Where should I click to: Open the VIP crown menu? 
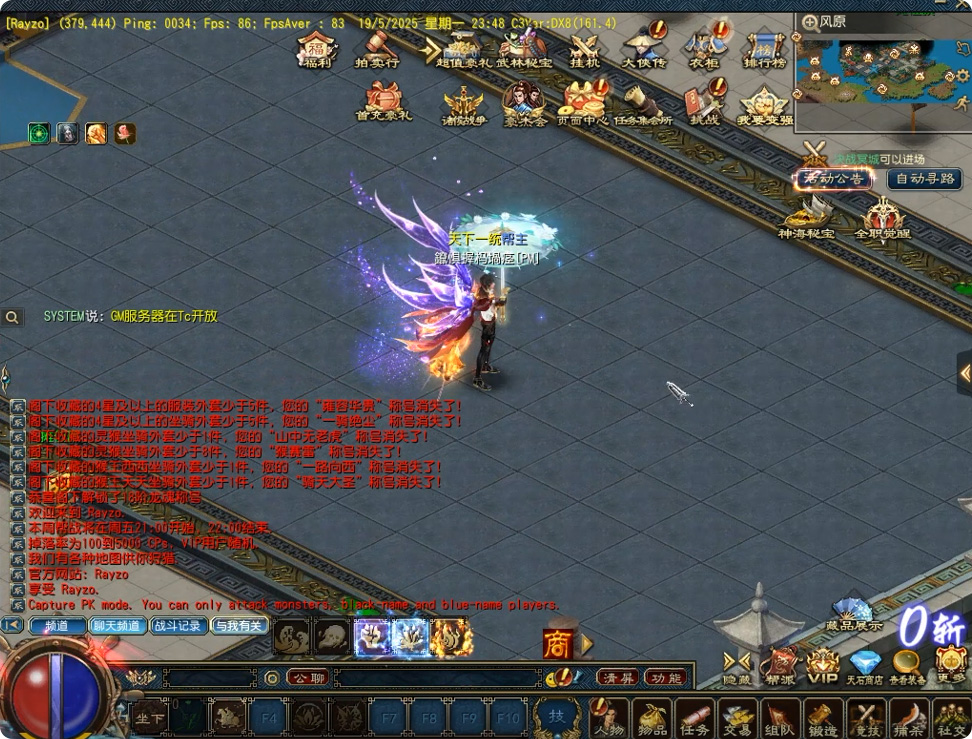pyautogui.click(x=823, y=665)
